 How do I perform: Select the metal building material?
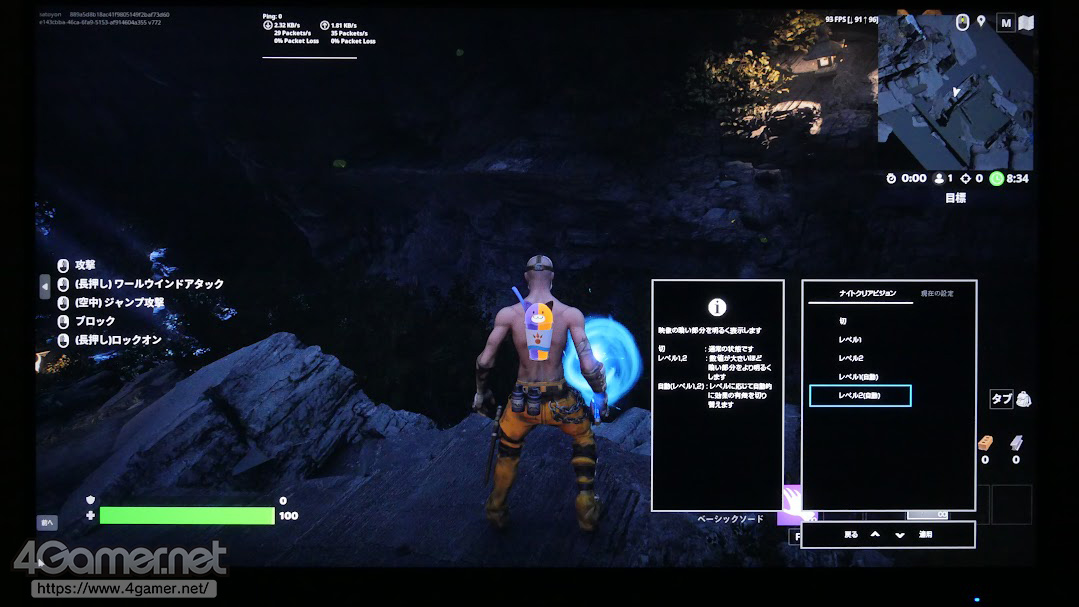[x=1016, y=443]
